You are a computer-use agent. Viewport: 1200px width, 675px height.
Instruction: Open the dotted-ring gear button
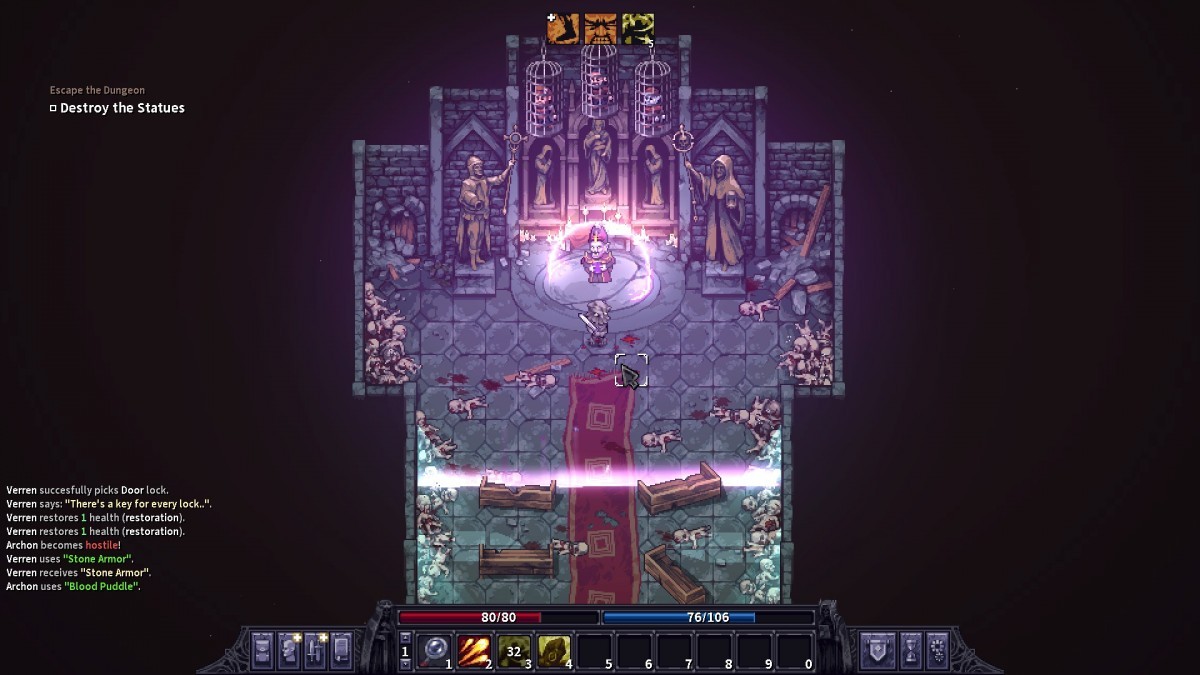coord(937,650)
